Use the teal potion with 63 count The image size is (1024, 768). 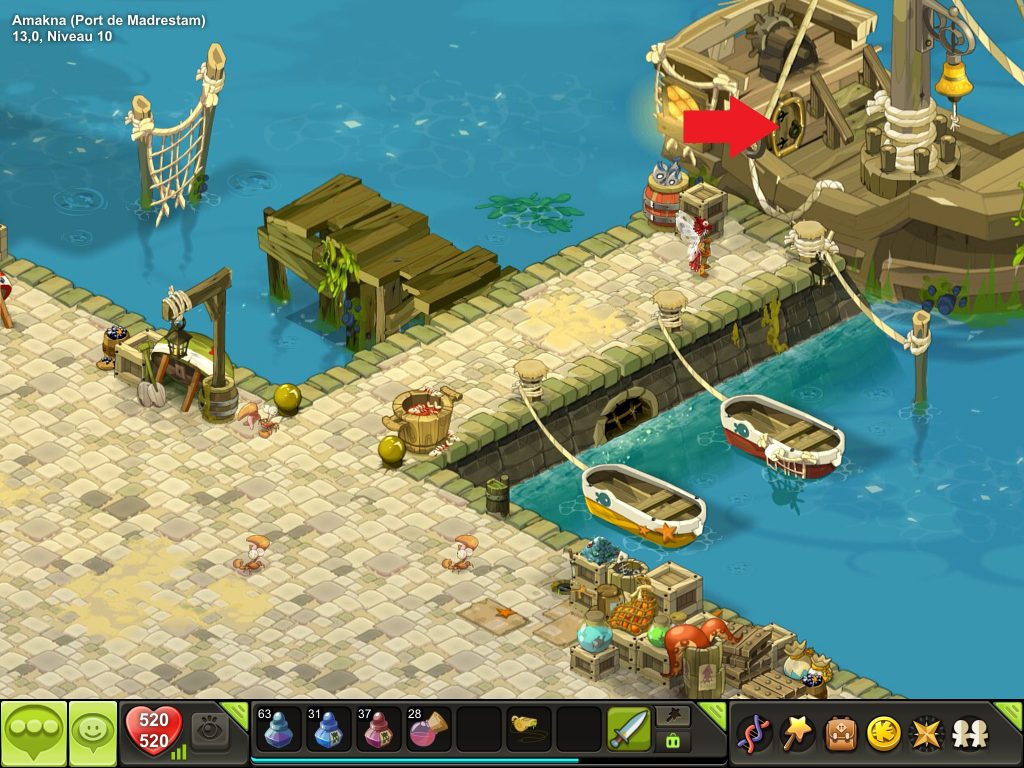pyautogui.click(x=277, y=730)
